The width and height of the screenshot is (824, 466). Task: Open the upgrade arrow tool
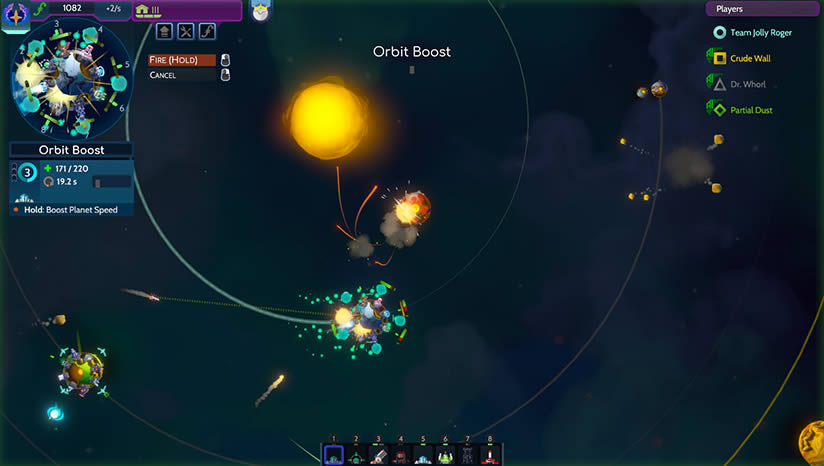coord(163,32)
